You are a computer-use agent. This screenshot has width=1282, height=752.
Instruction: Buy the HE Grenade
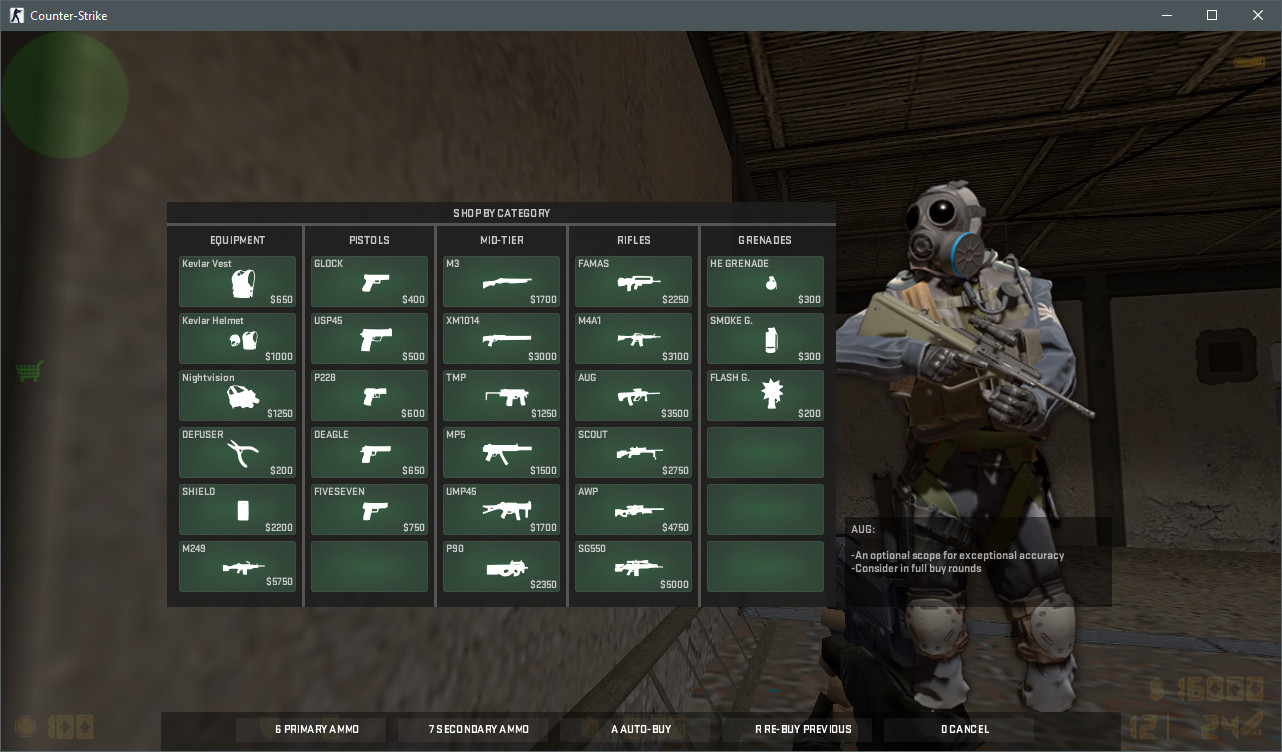(x=764, y=281)
